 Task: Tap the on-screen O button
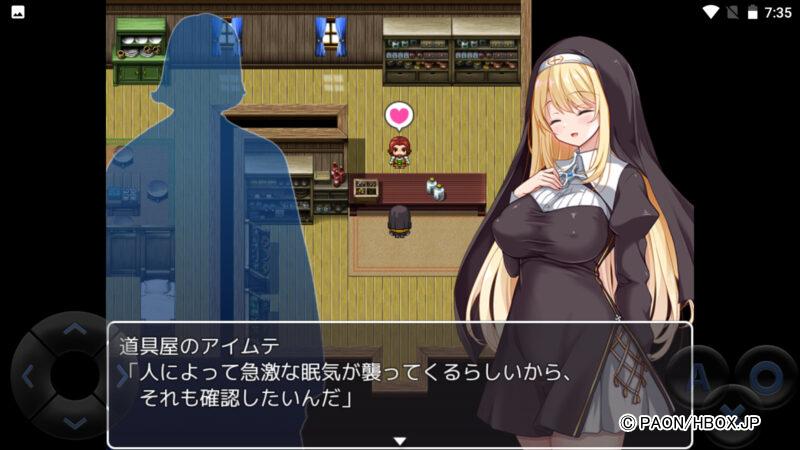(x=765, y=377)
